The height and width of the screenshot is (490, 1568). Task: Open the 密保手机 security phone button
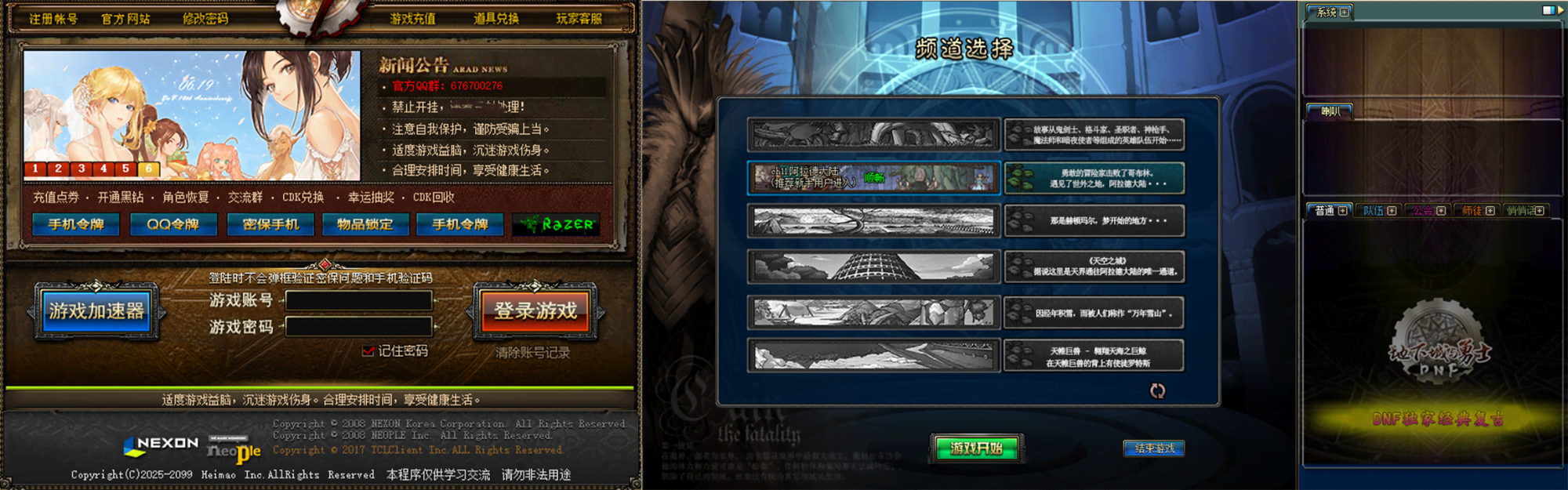(x=270, y=224)
